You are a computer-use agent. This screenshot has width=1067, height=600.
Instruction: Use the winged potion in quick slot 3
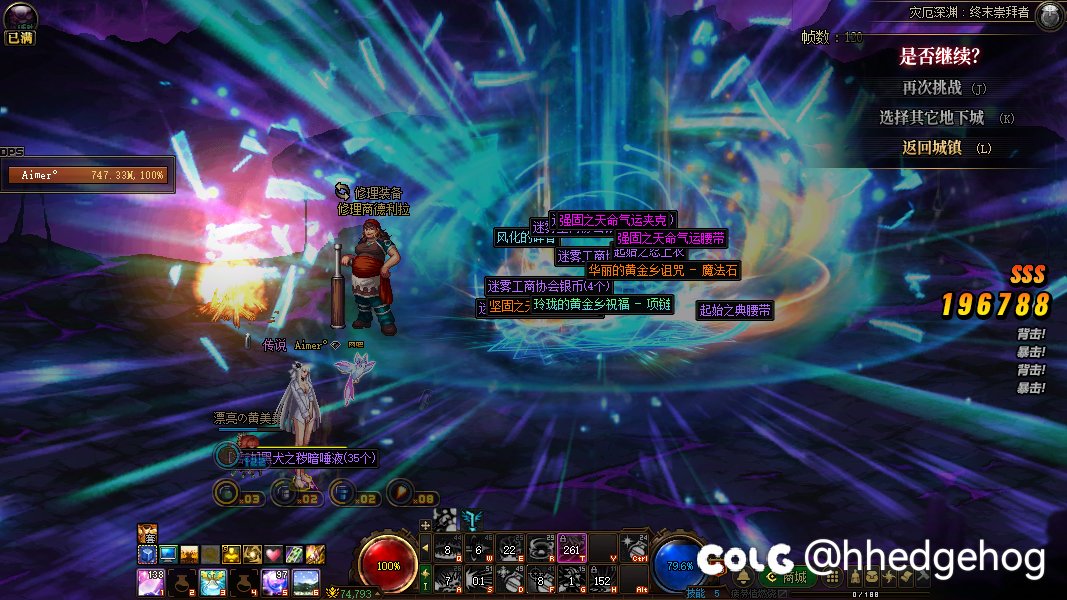[x=213, y=581]
